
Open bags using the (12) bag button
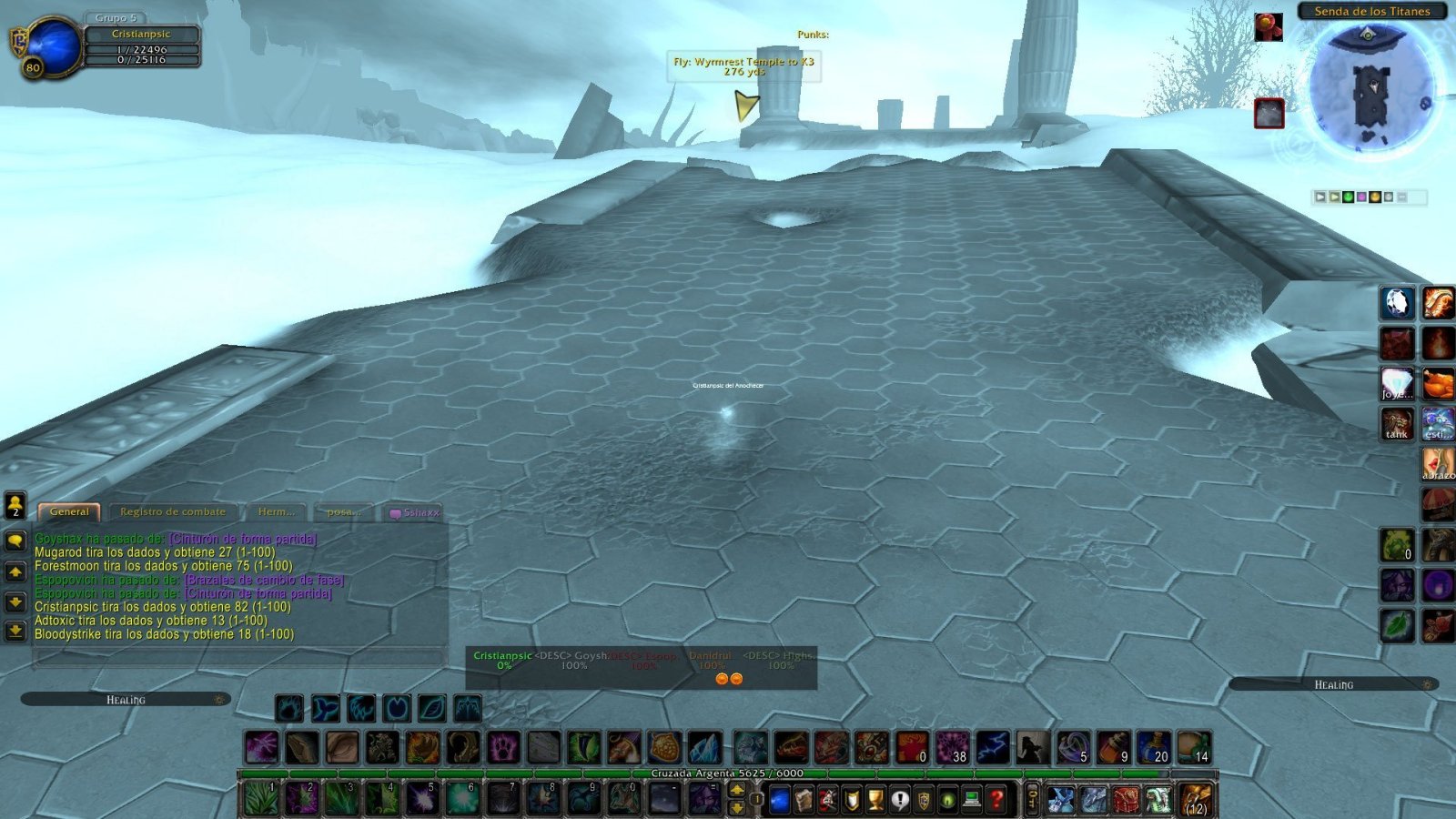pos(1194,798)
